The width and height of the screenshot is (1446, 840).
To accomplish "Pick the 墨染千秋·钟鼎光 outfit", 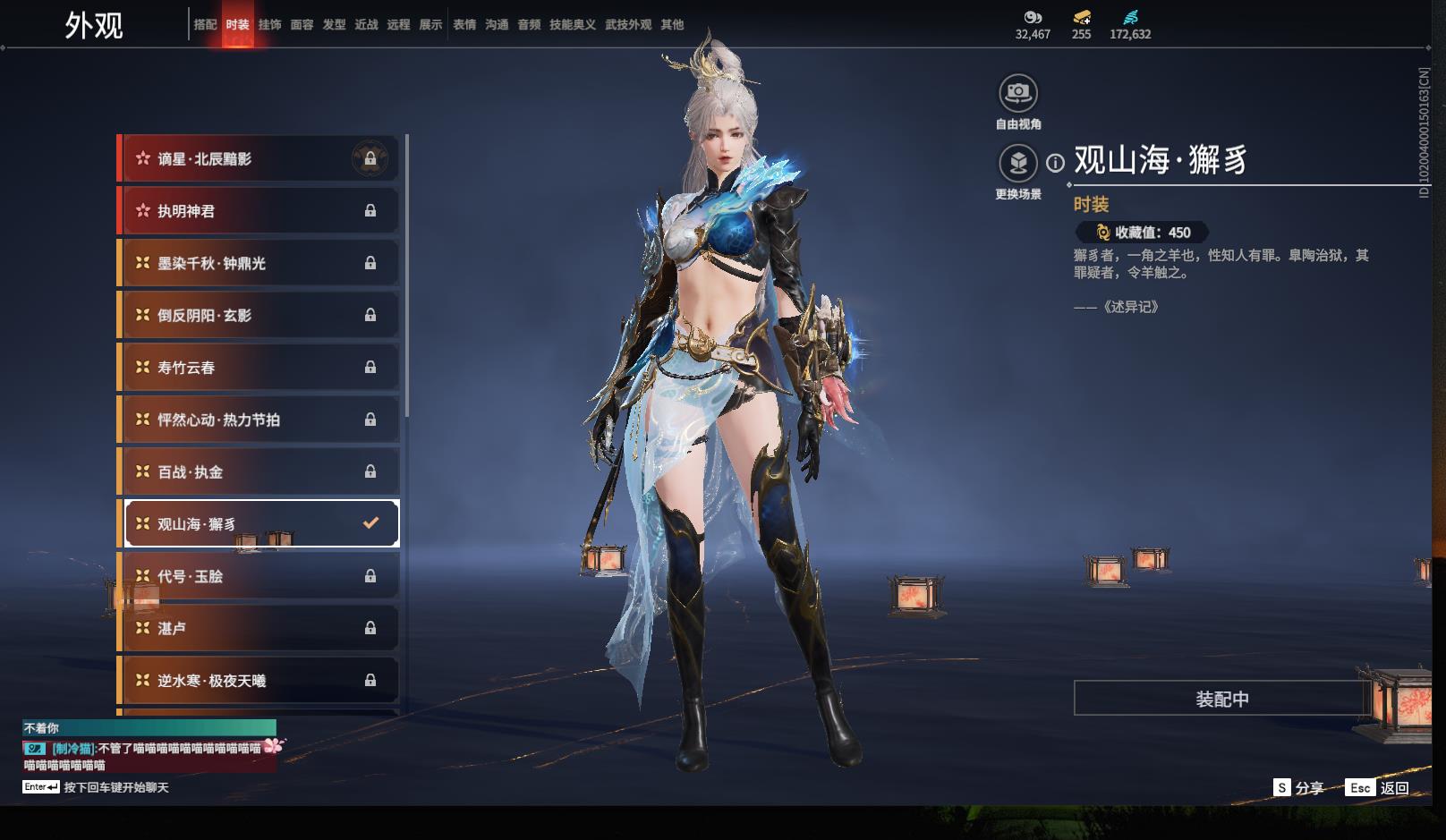I will click(x=258, y=263).
